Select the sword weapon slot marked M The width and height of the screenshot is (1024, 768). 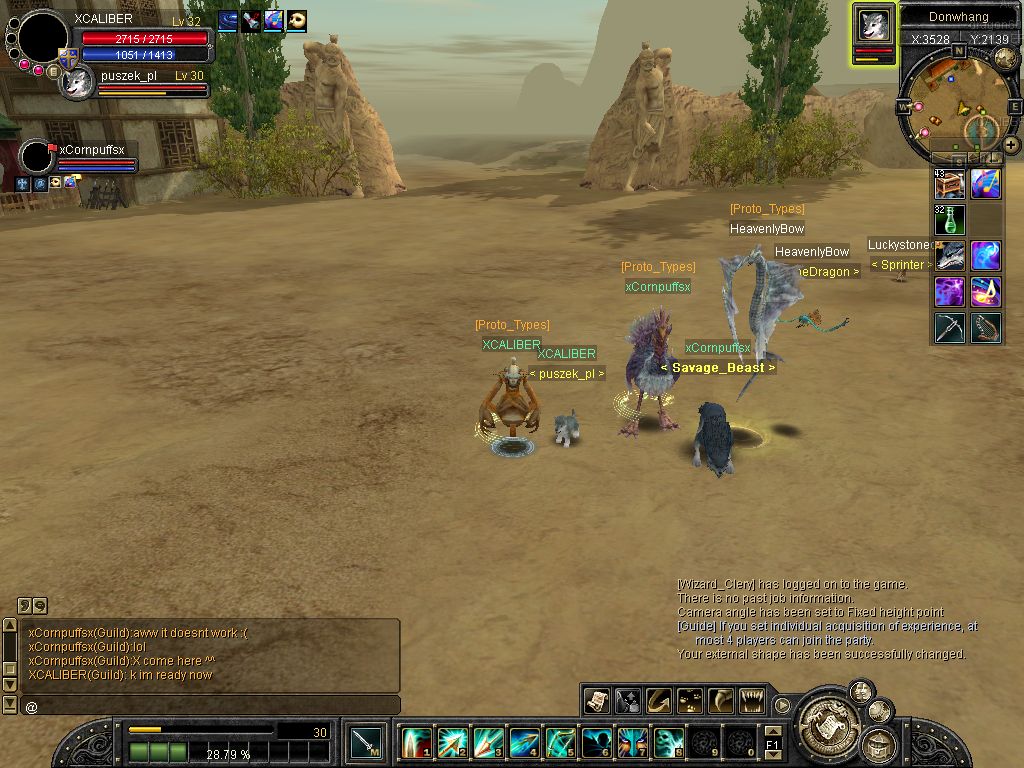tap(366, 743)
